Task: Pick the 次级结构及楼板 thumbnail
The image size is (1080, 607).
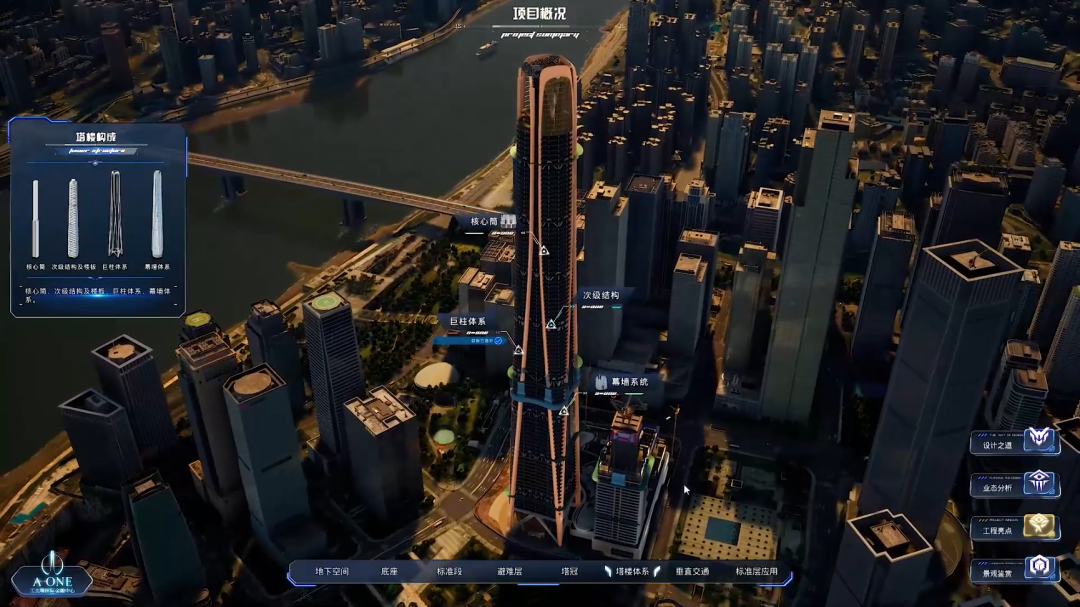Action: [73, 219]
